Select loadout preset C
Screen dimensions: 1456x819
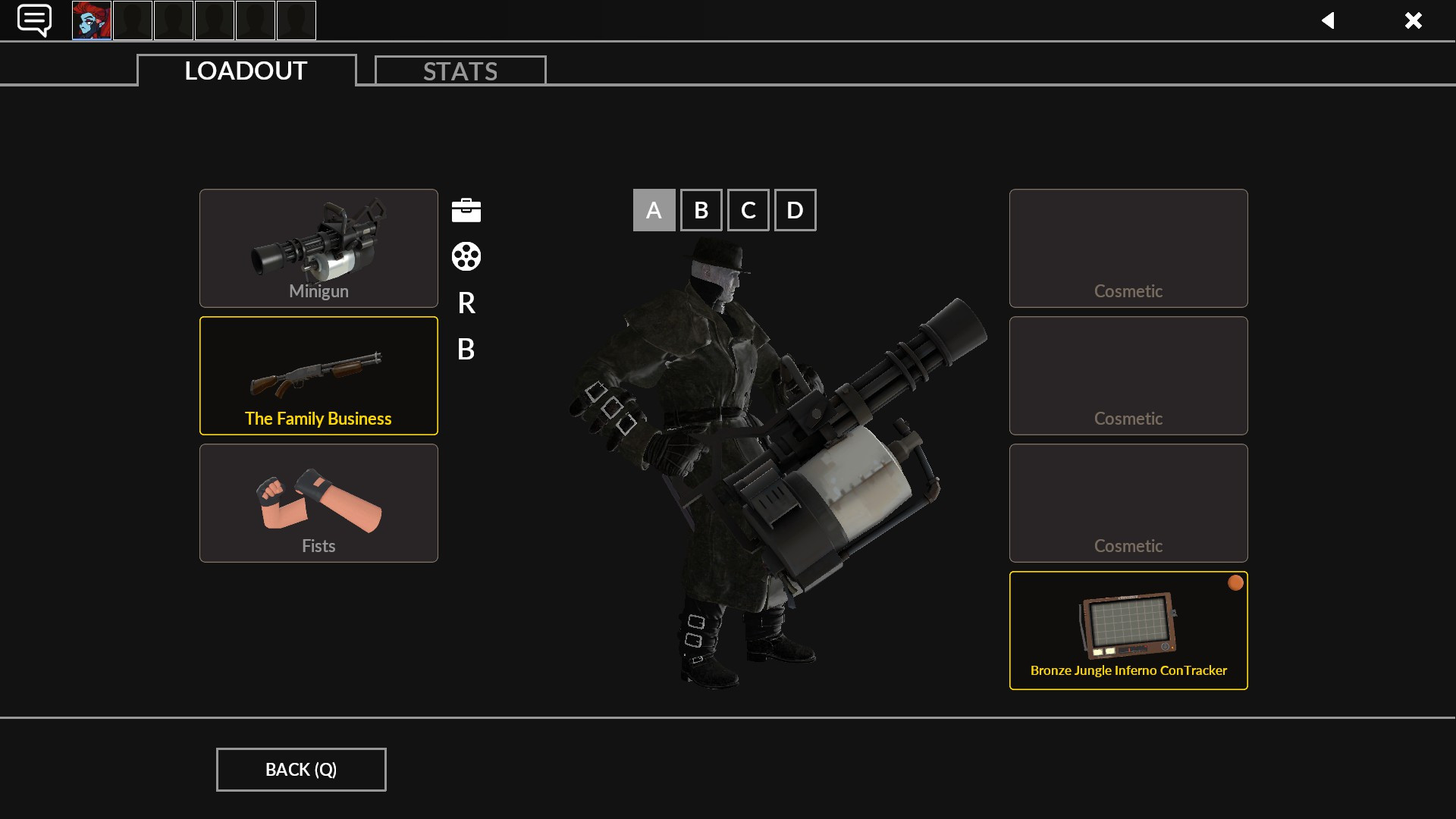coord(748,210)
